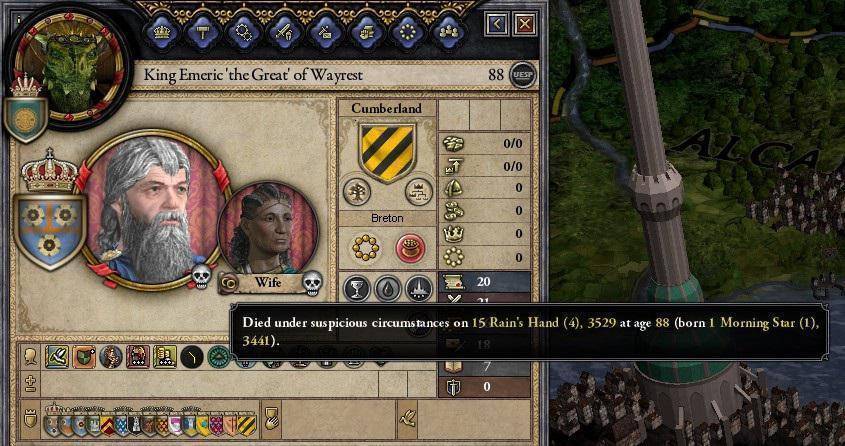Close the character window with the red X
This screenshot has width=845, height=446.
[x=524, y=24]
